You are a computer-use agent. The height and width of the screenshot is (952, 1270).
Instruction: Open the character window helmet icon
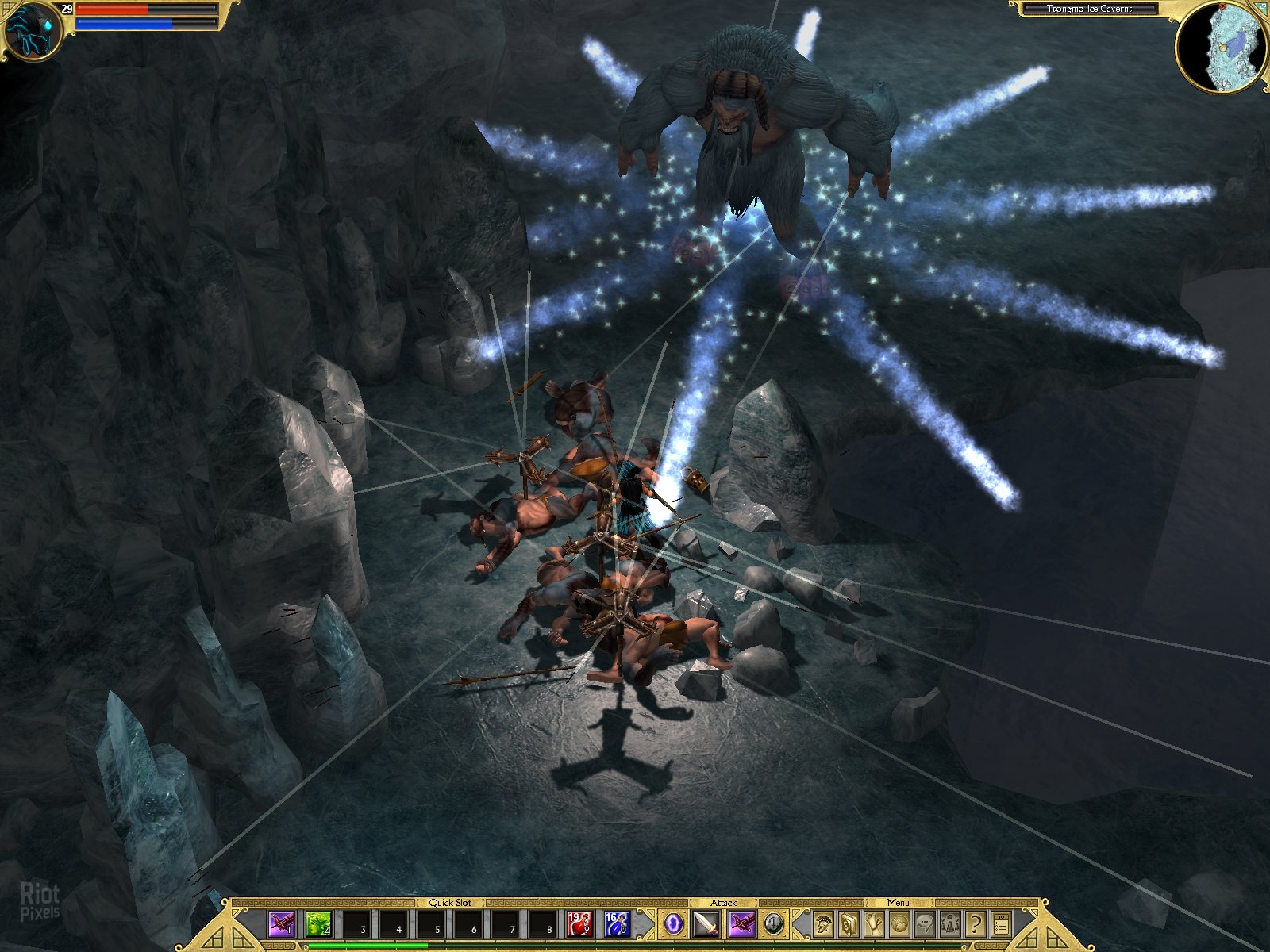coord(822,923)
